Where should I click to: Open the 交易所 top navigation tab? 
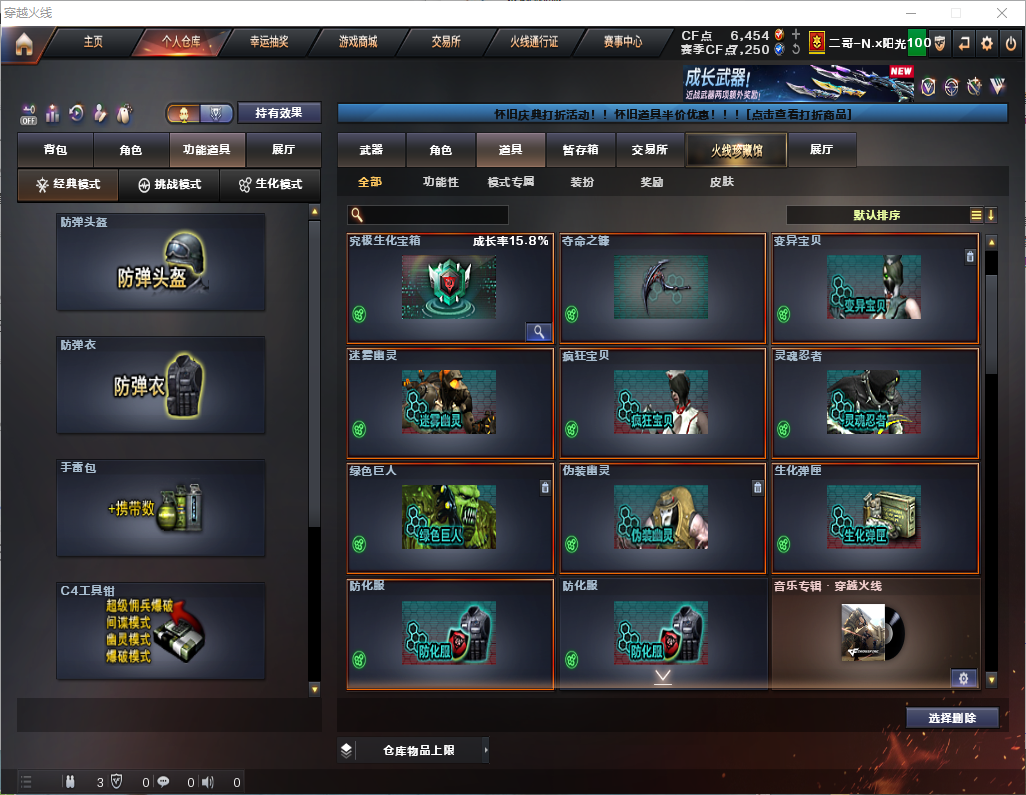446,42
